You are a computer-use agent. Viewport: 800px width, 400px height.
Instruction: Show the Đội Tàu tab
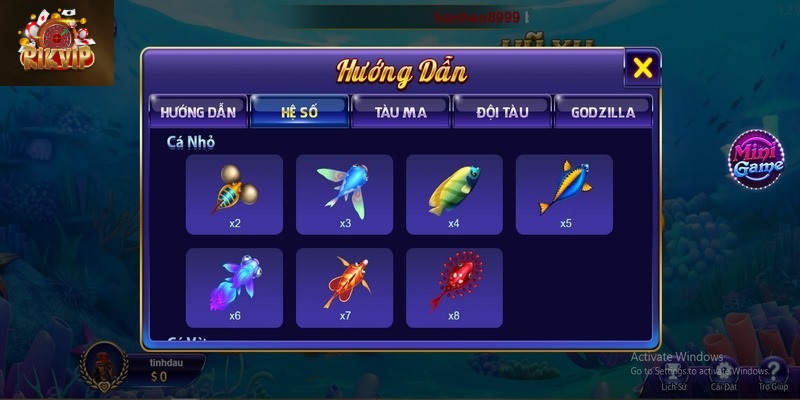502,112
